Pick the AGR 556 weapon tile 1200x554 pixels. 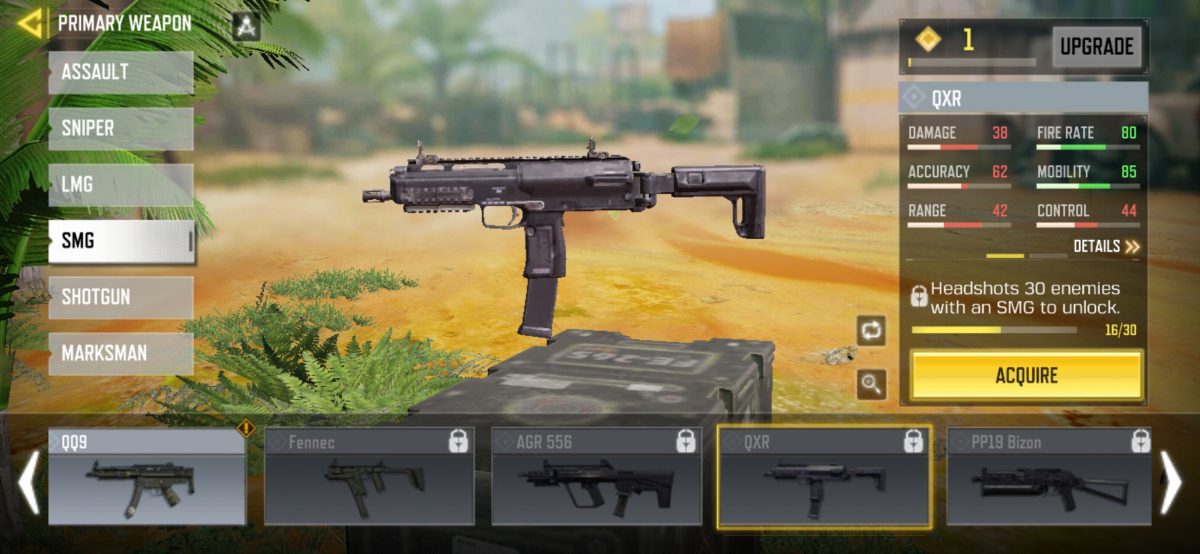597,476
